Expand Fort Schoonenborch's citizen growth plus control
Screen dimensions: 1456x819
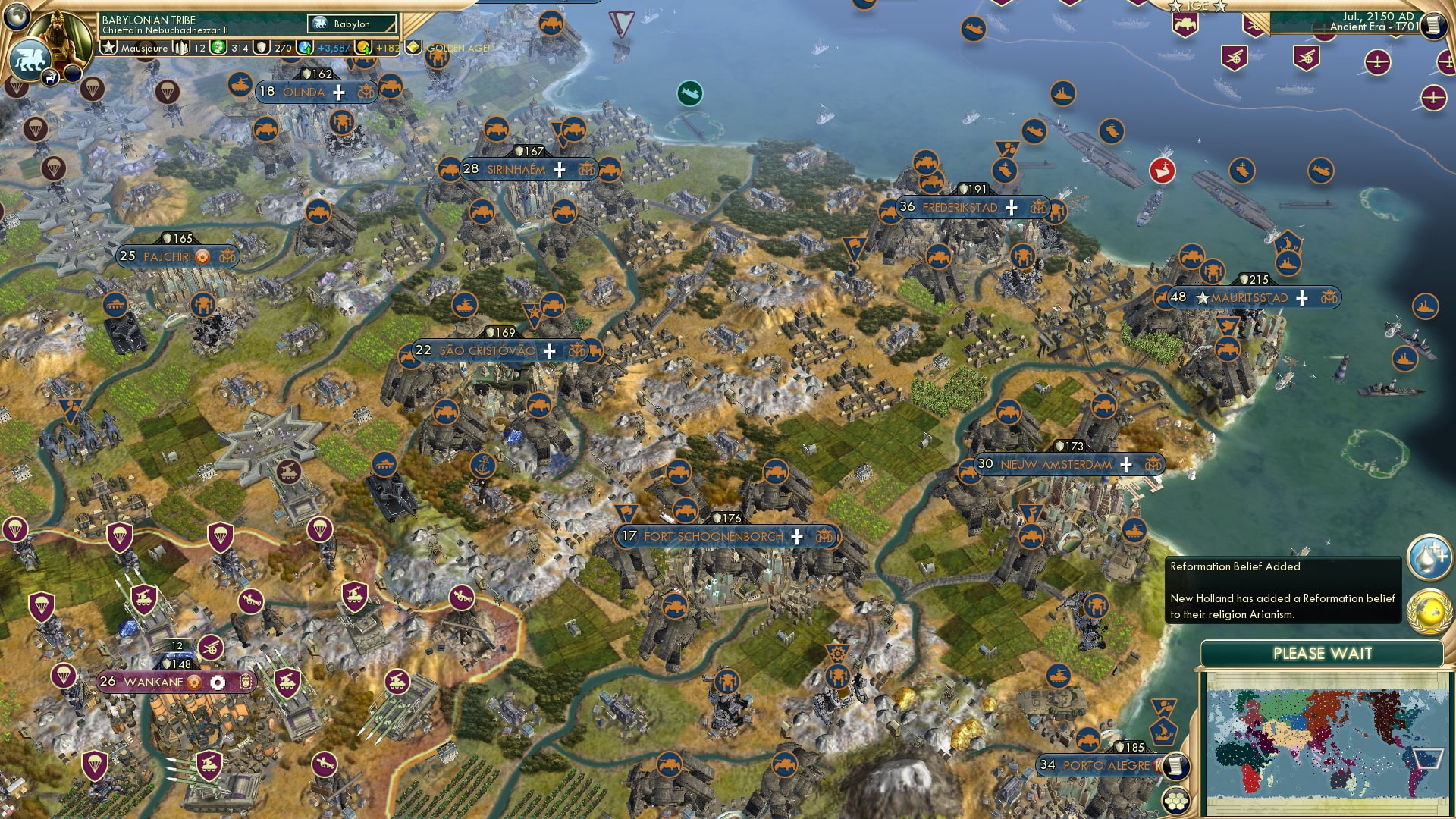click(797, 536)
